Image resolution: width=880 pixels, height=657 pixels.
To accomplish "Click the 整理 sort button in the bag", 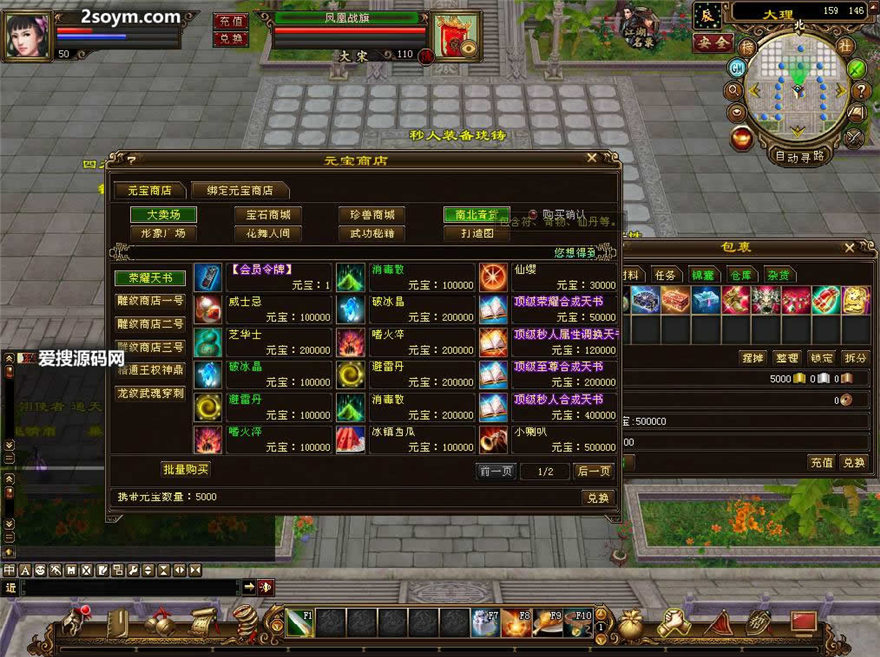I will 787,358.
